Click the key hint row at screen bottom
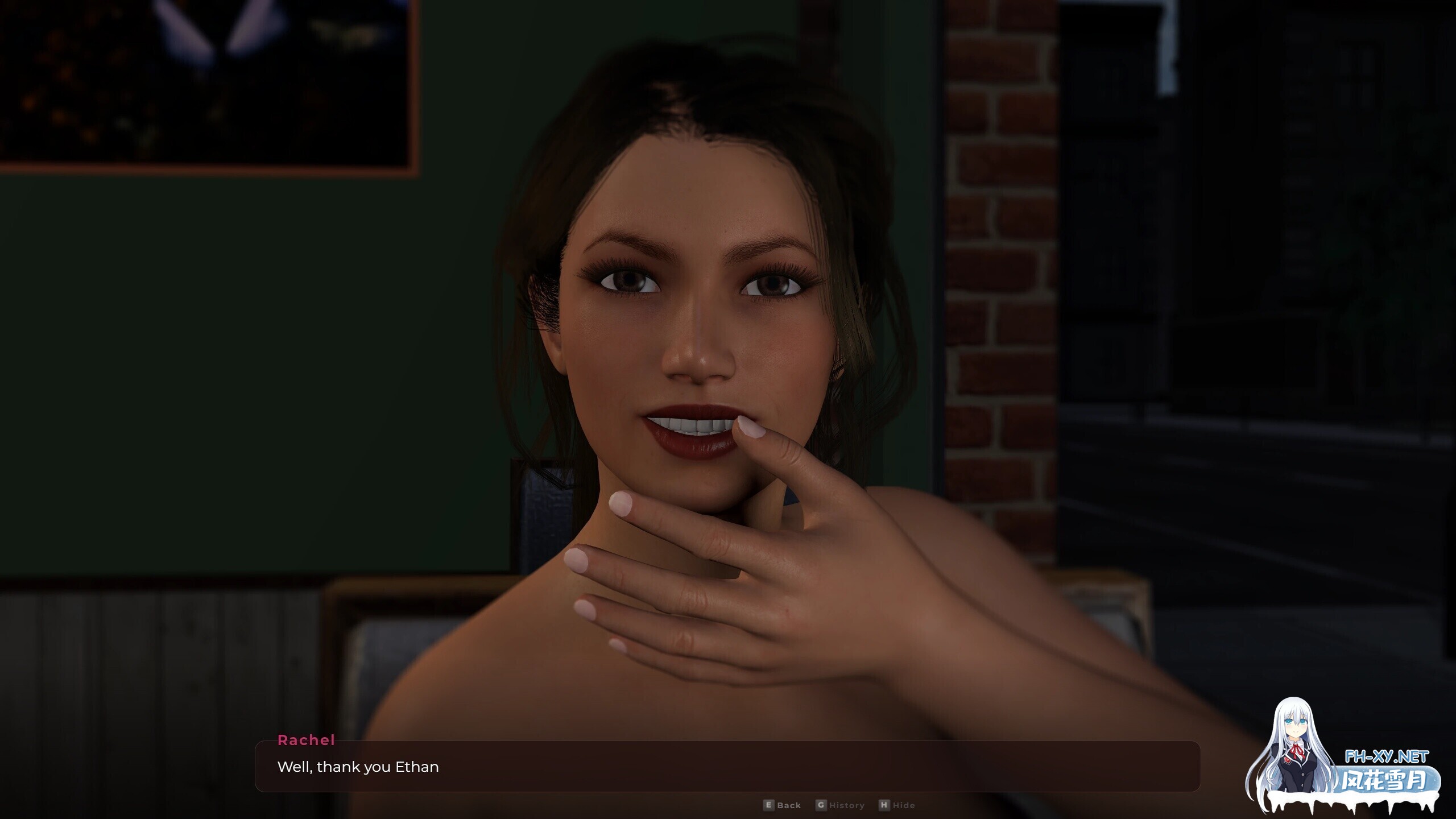1456x819 pixels. (x=836, y=805)
